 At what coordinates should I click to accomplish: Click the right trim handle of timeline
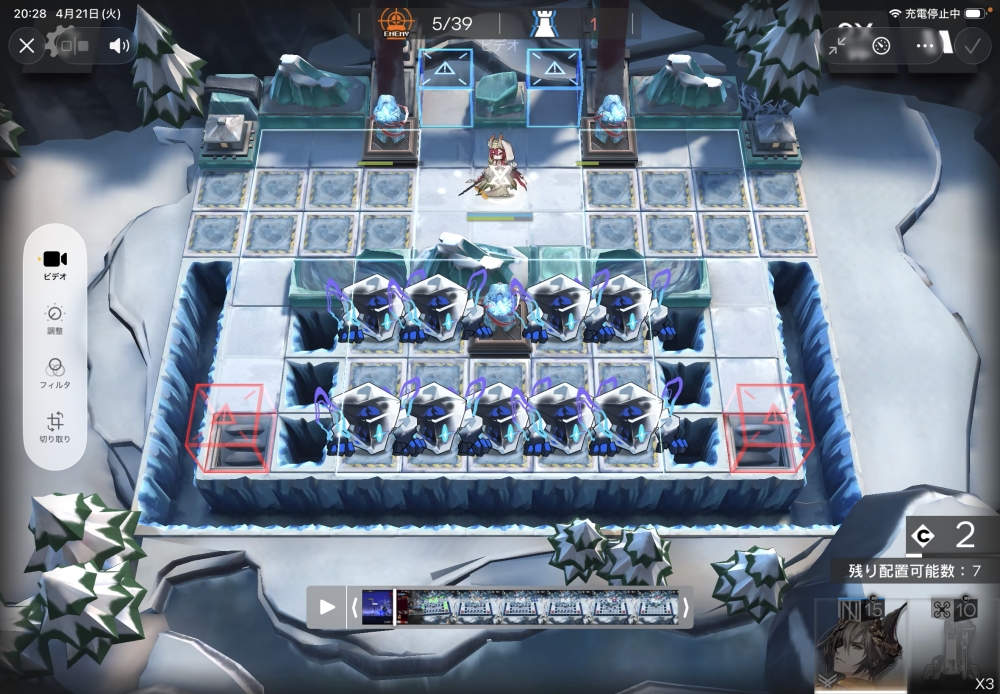point(685,607)
